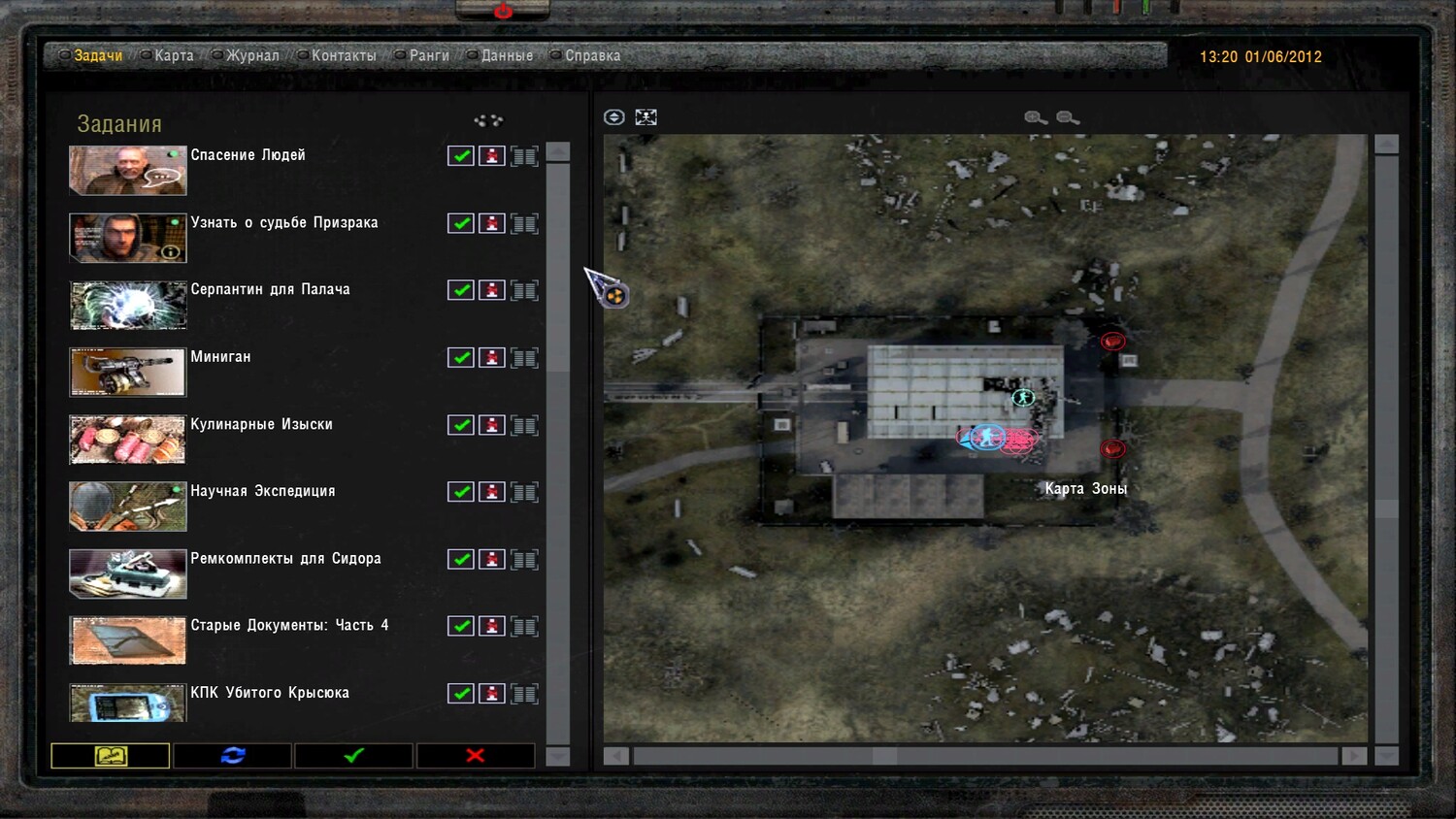Click the blue refresh arrows filter button
Image resolution: width=1456 pixels, height=819 pixels.
point(233,756)
